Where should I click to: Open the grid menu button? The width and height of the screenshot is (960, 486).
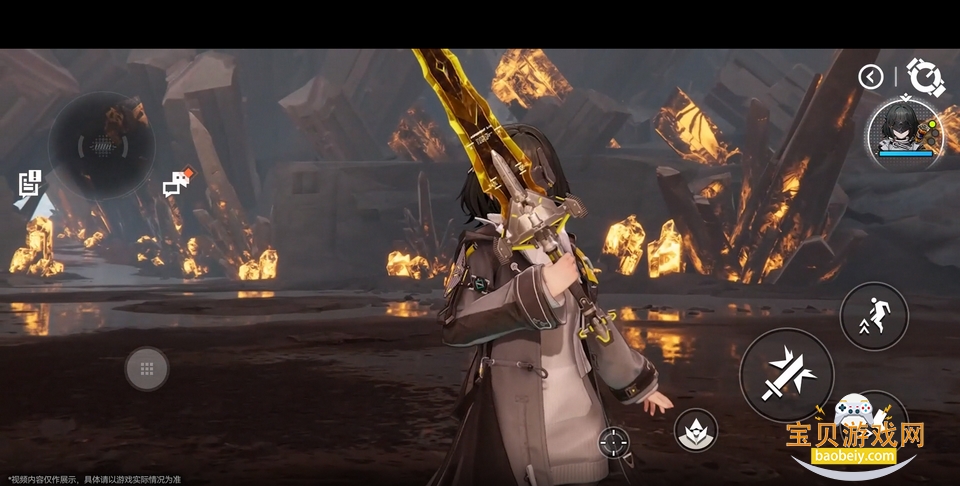147,369
